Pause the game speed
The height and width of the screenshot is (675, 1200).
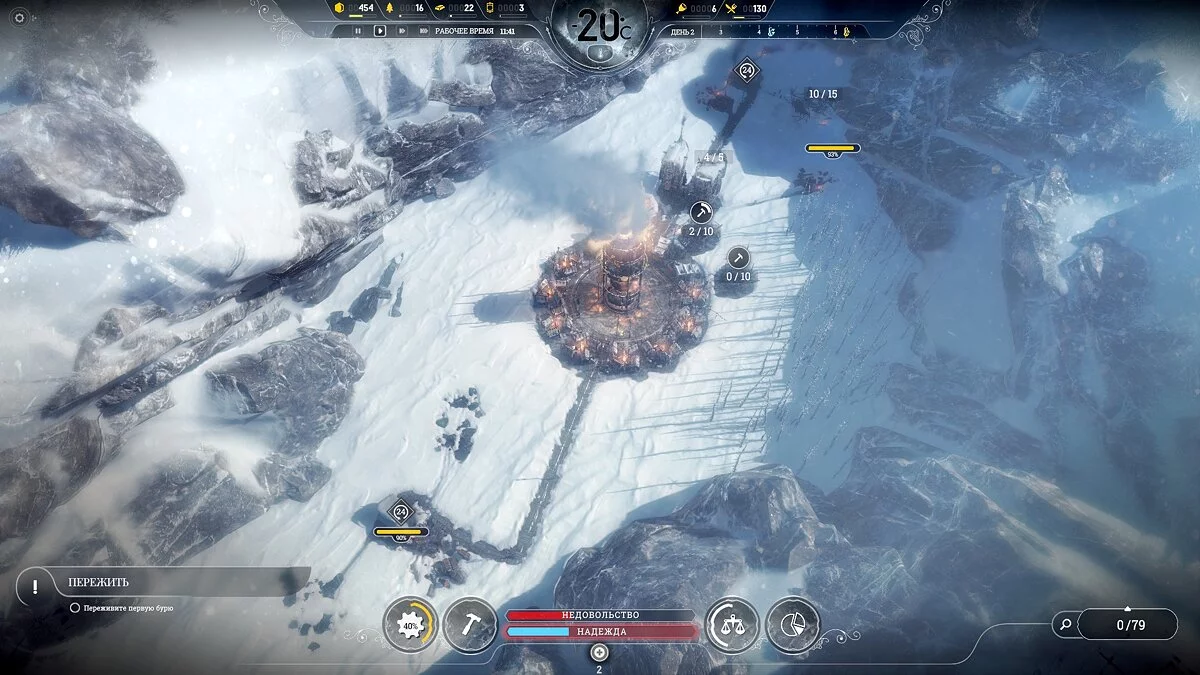tap(358, 31)
